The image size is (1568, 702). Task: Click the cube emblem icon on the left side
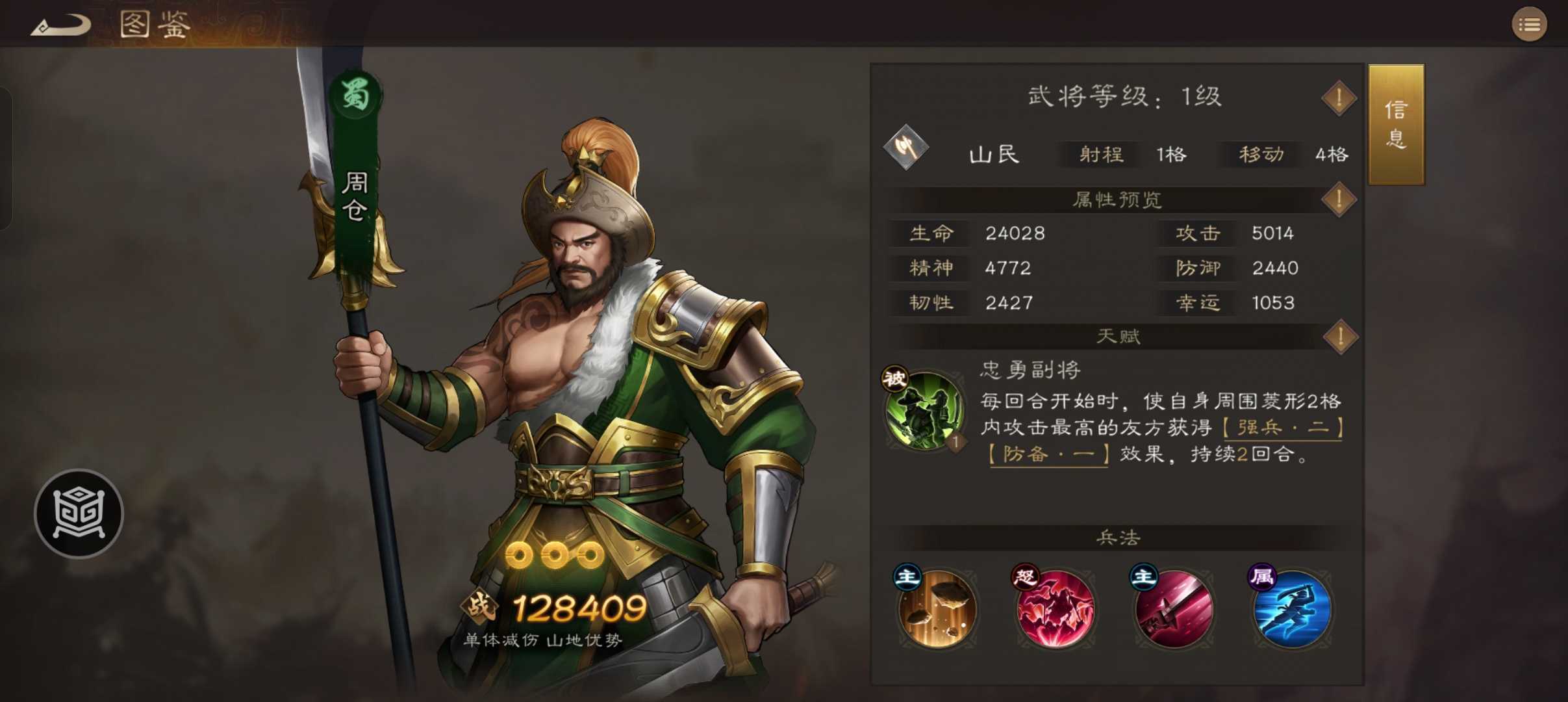pos(78,513)
